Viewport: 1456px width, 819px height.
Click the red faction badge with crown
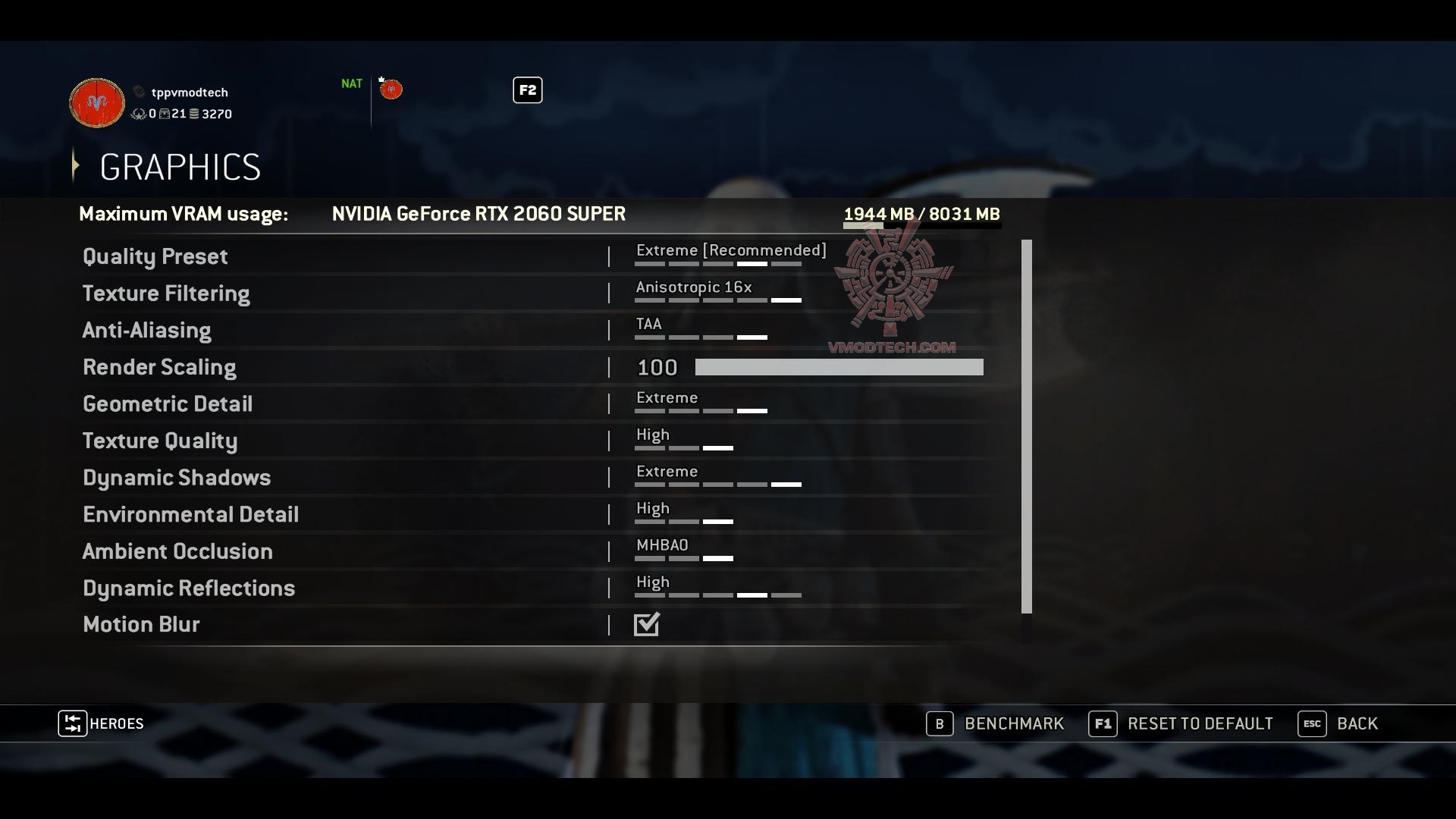391,89
